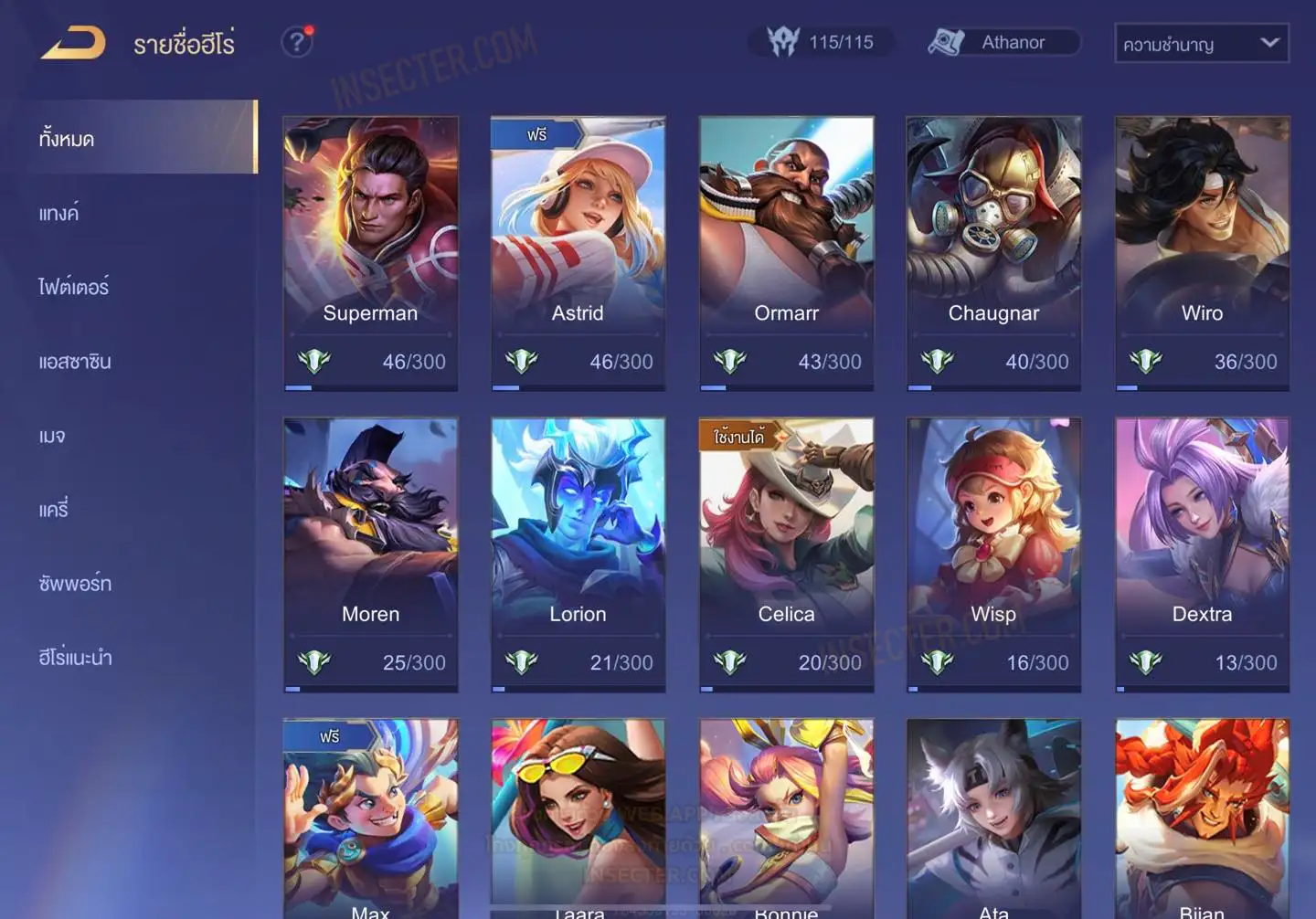
Task: Expand the ความชำนาญ sort dropdown
Action: pyautogui.click(x=1201, y=43)
